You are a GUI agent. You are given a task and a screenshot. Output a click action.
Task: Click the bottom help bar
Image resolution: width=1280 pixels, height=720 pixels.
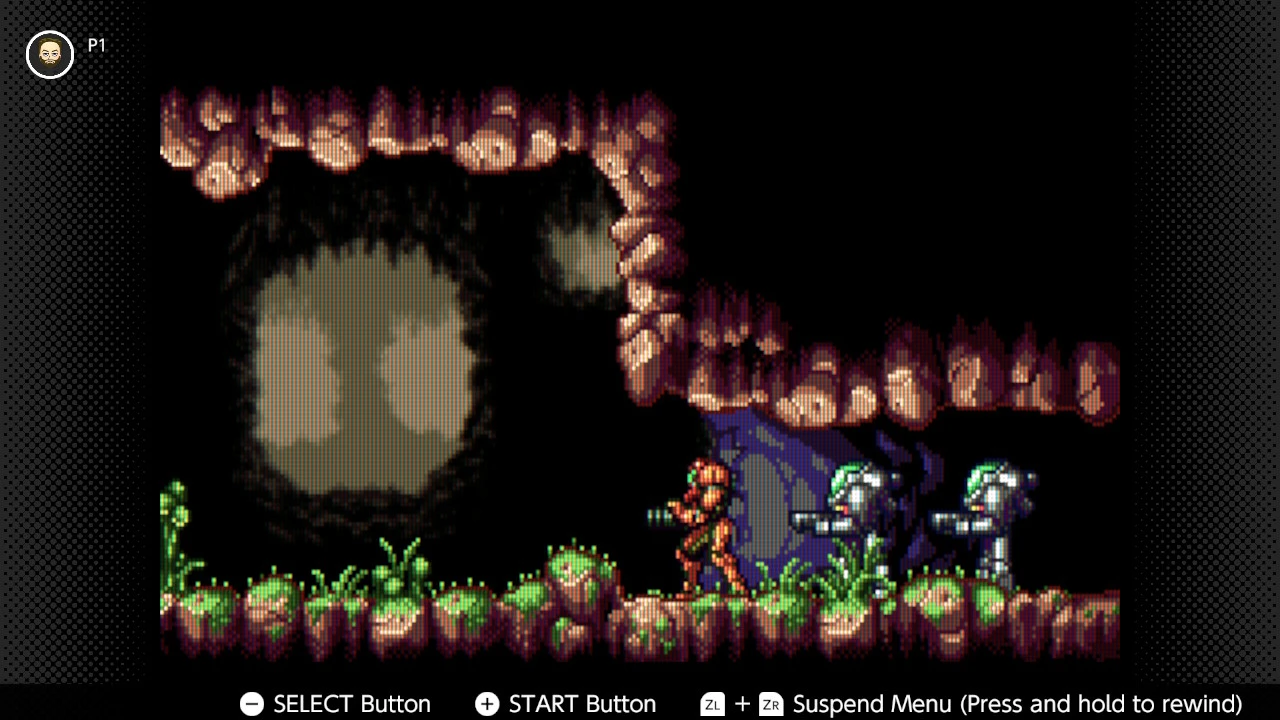pyautogui.click(x=640, y=705)
